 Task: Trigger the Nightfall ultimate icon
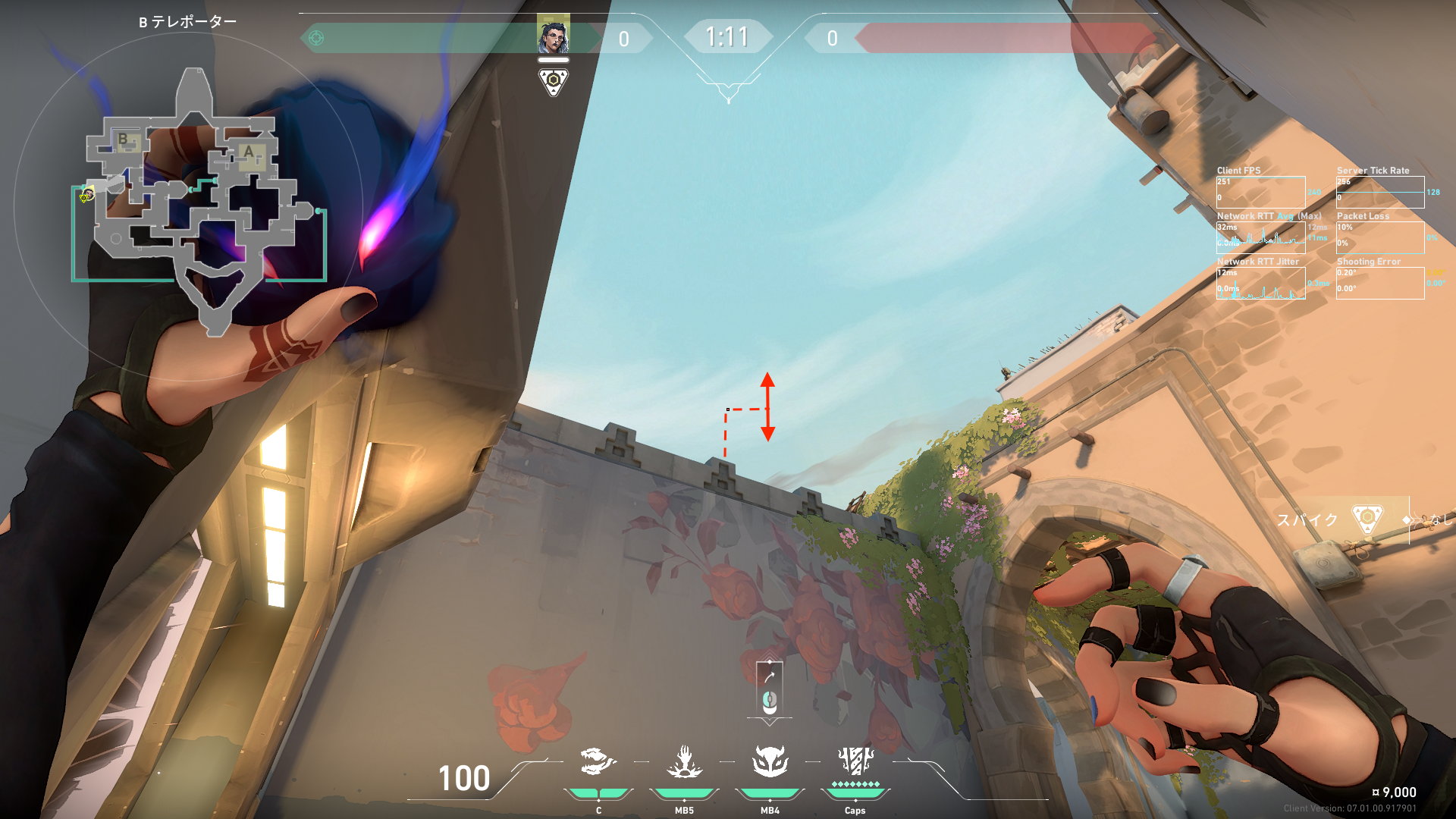pyautogui.click(x=855, y=761)
